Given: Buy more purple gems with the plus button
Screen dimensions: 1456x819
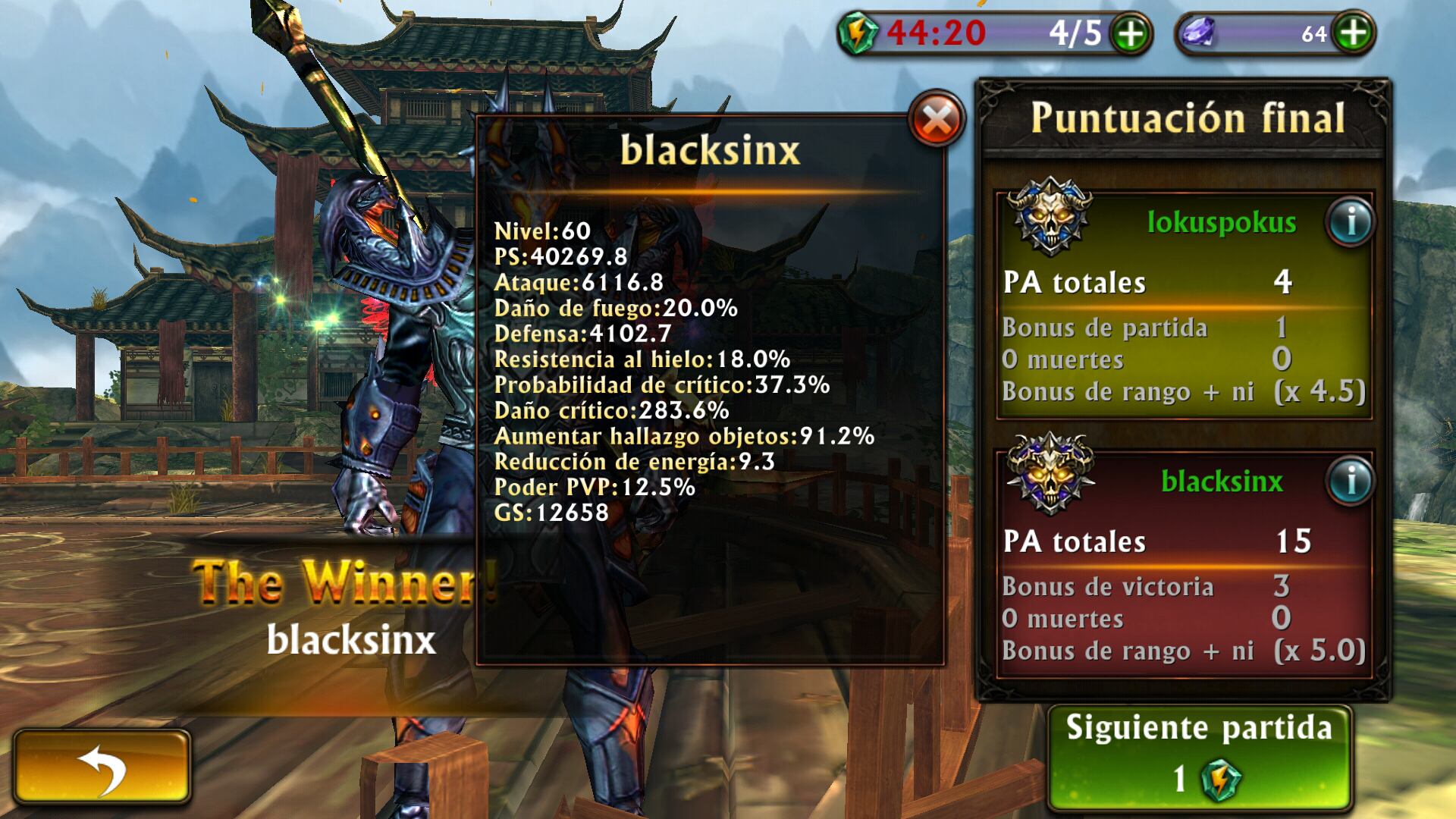Looking at the screenshot, I should click(x=1354, y=33).
